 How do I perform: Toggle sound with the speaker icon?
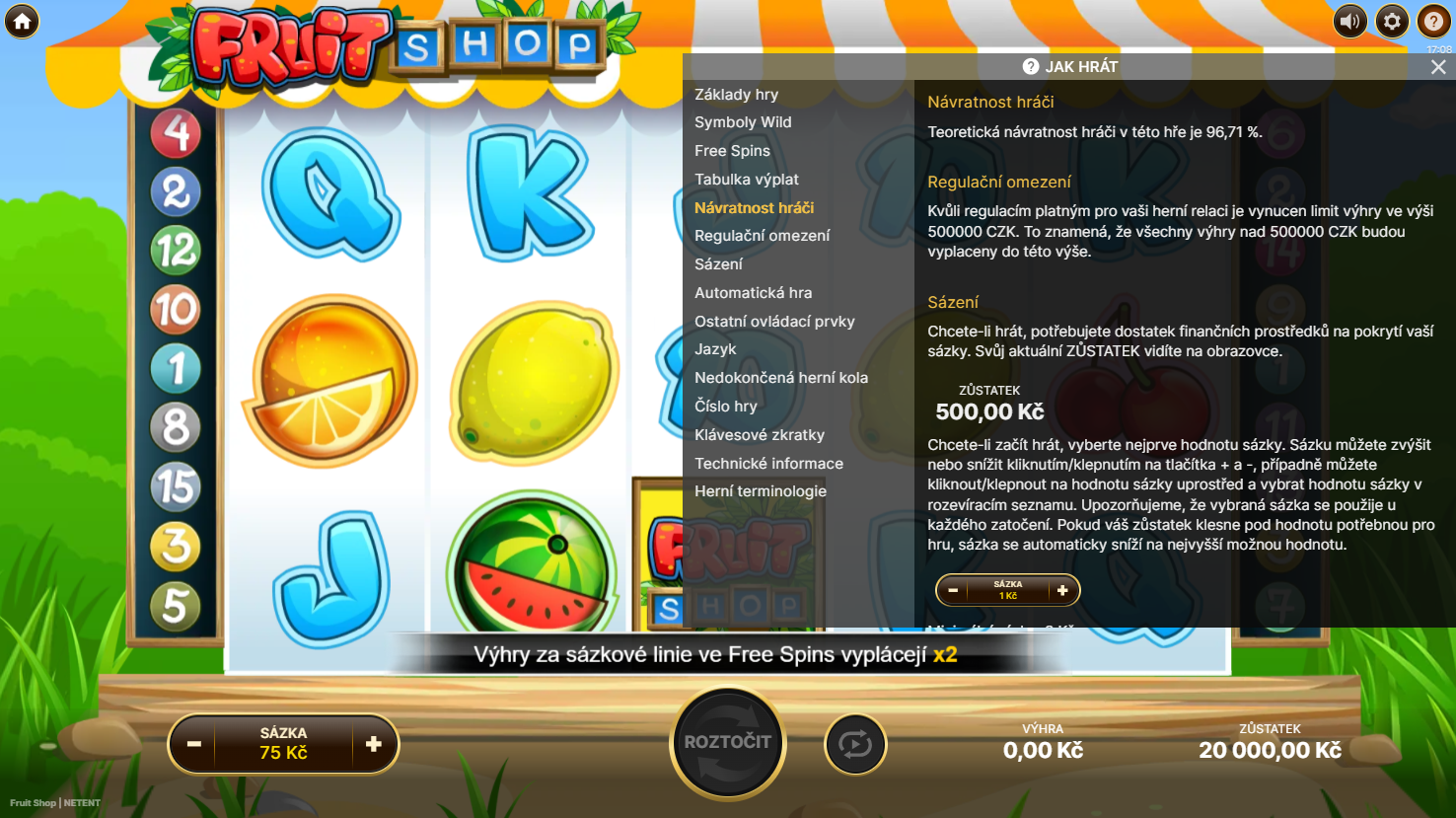[1349, 21]
